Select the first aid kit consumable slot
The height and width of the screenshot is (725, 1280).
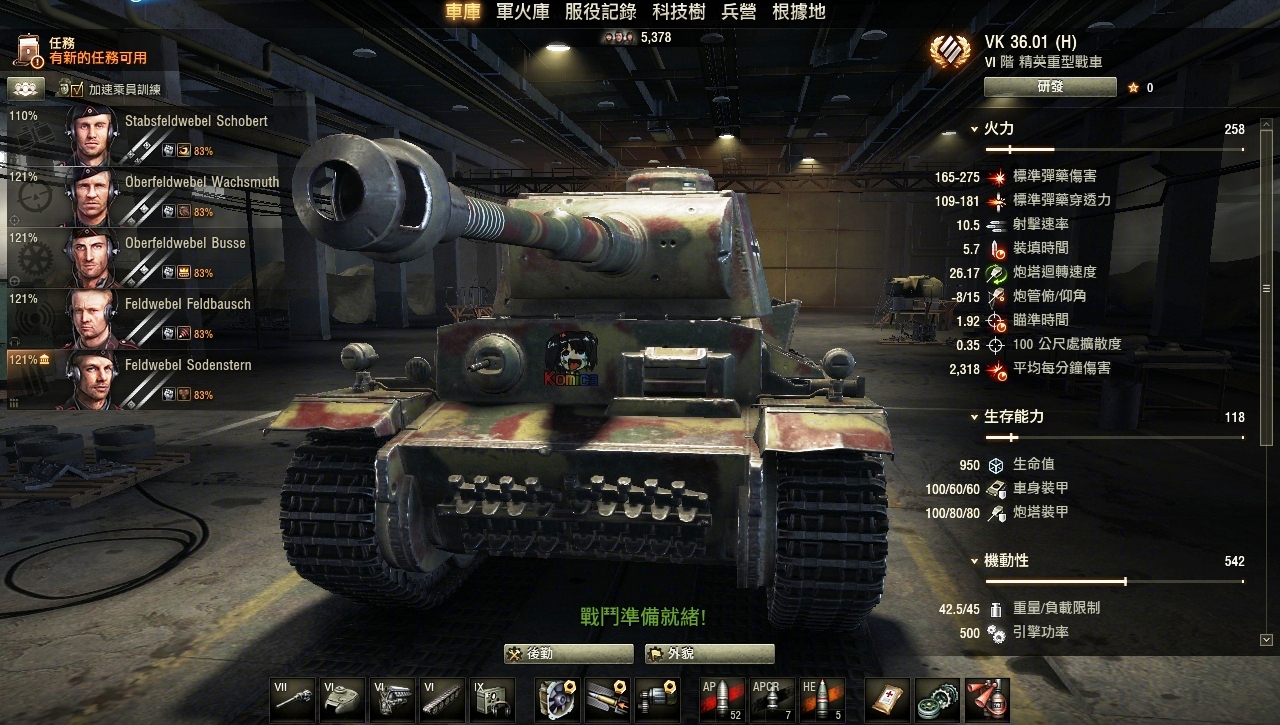coord(884,699)
